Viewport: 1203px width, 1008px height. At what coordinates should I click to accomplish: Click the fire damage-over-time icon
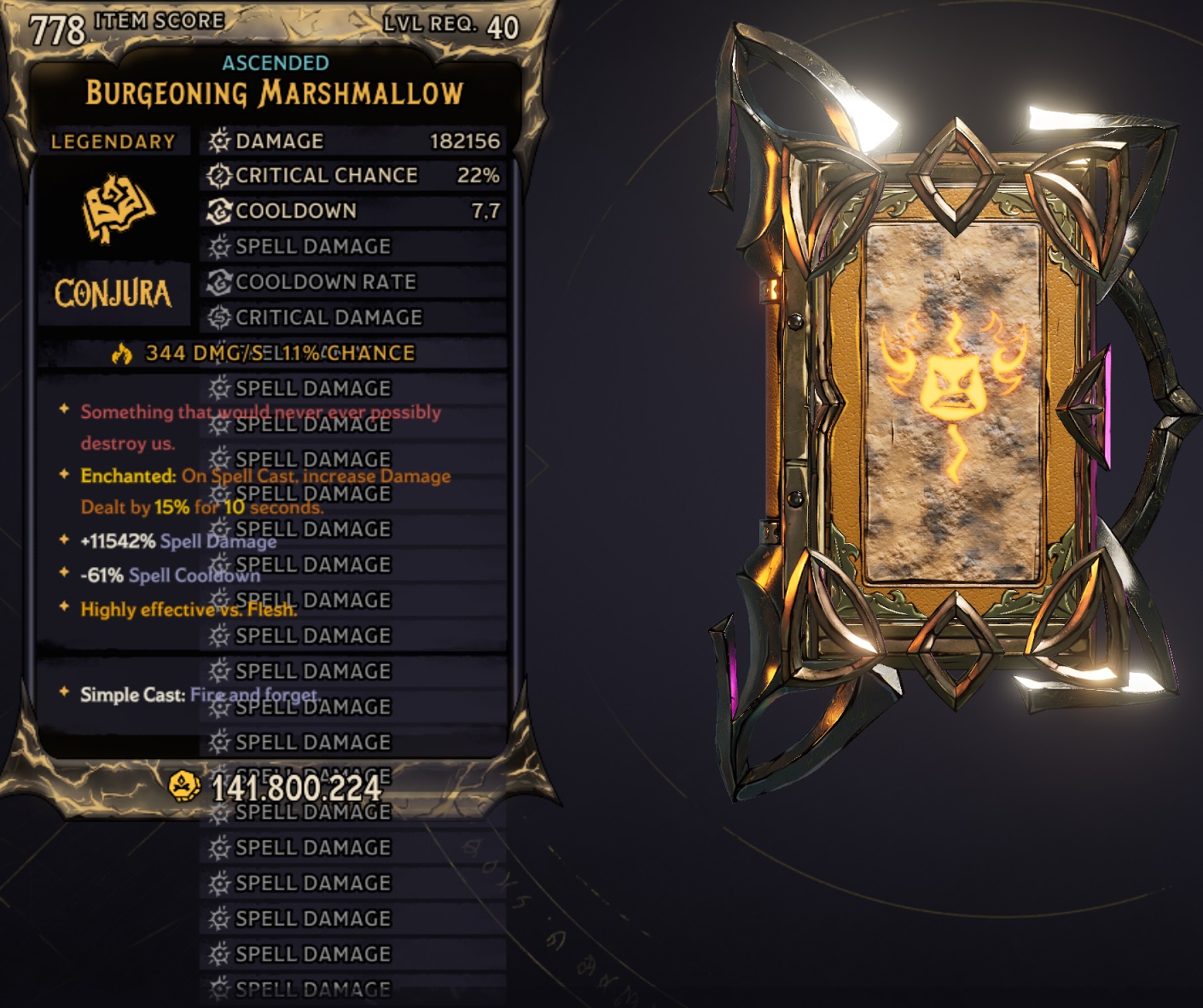point(124,351)
